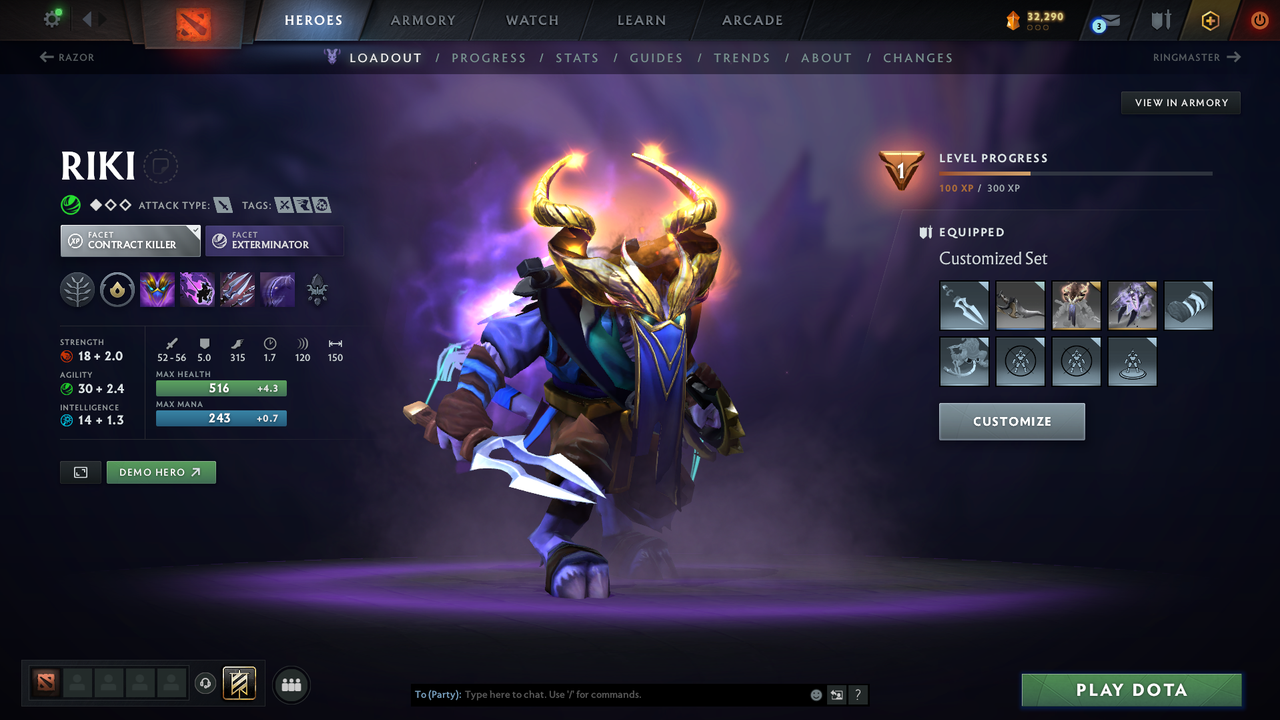Select the Blink Strike ability icon
Viewport: 1280px width, 720px height.
pos(197,289)
